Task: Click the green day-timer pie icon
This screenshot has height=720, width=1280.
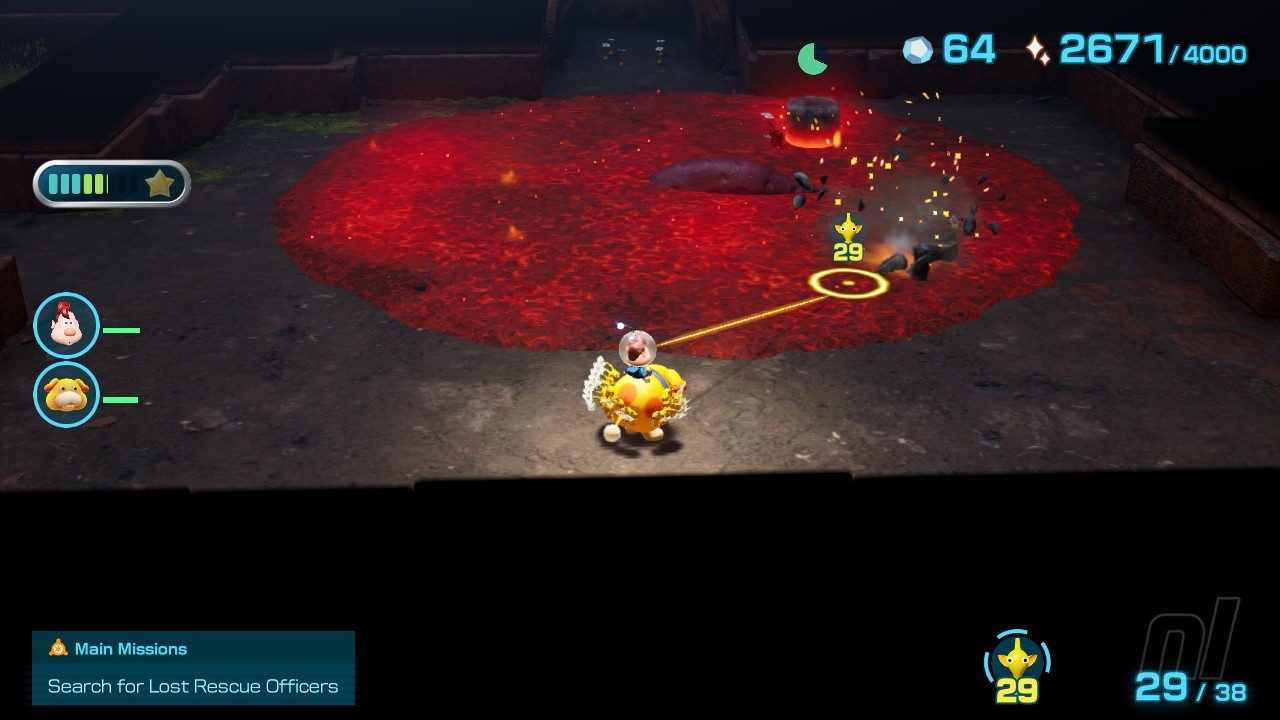Action: [812, 59]
